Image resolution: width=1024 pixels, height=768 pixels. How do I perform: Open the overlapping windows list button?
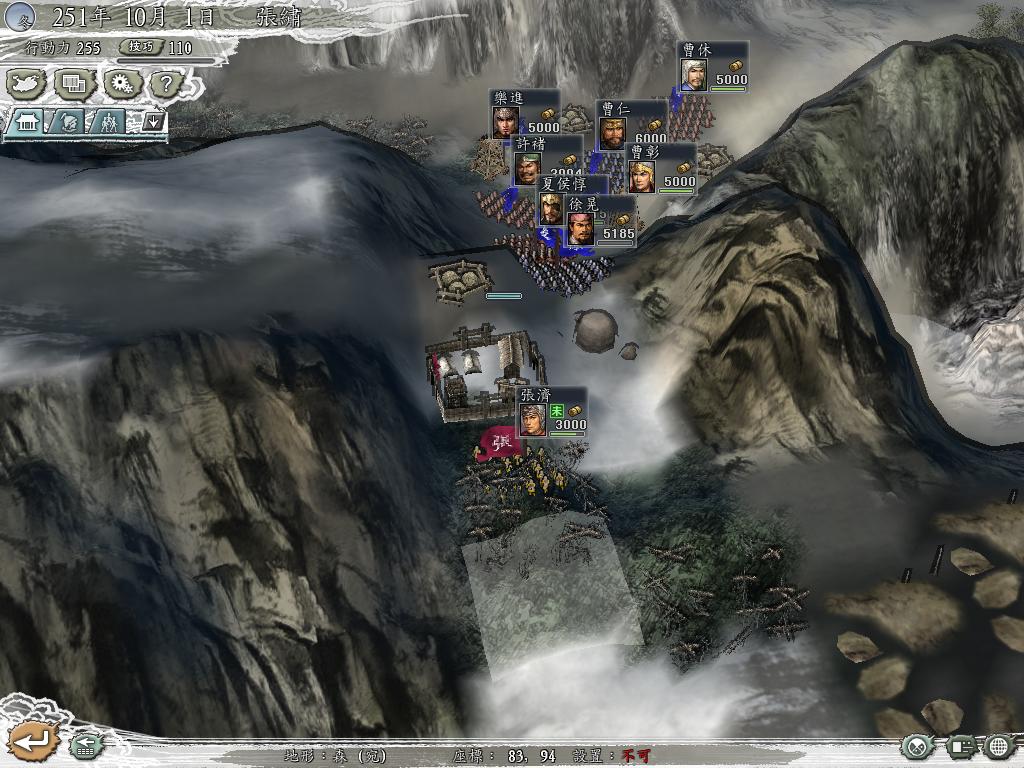pyautogui.click(x=74, y=84)
